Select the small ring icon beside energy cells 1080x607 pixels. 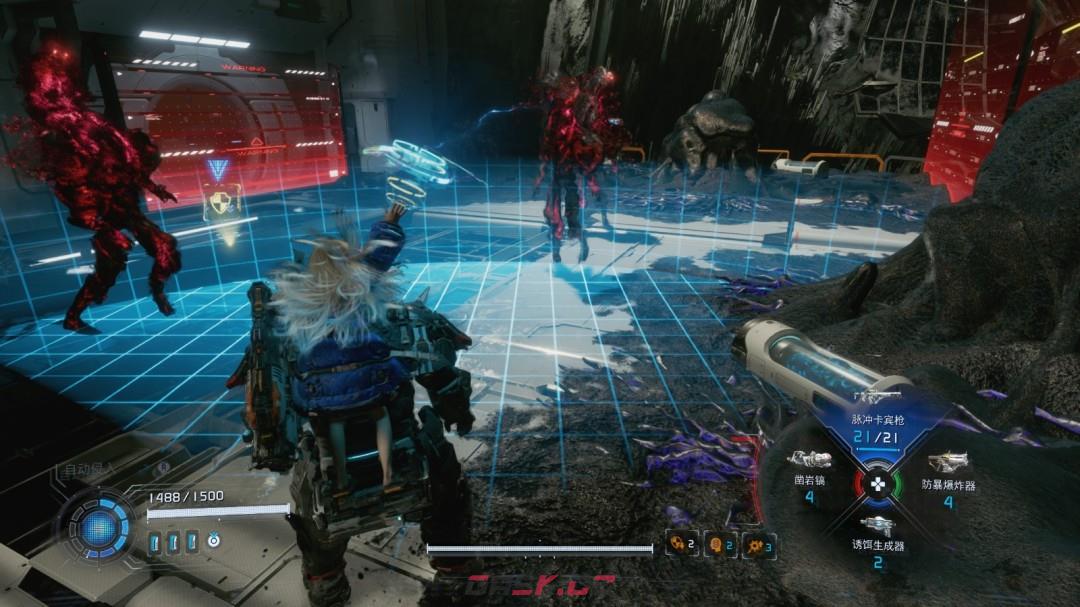213,541
